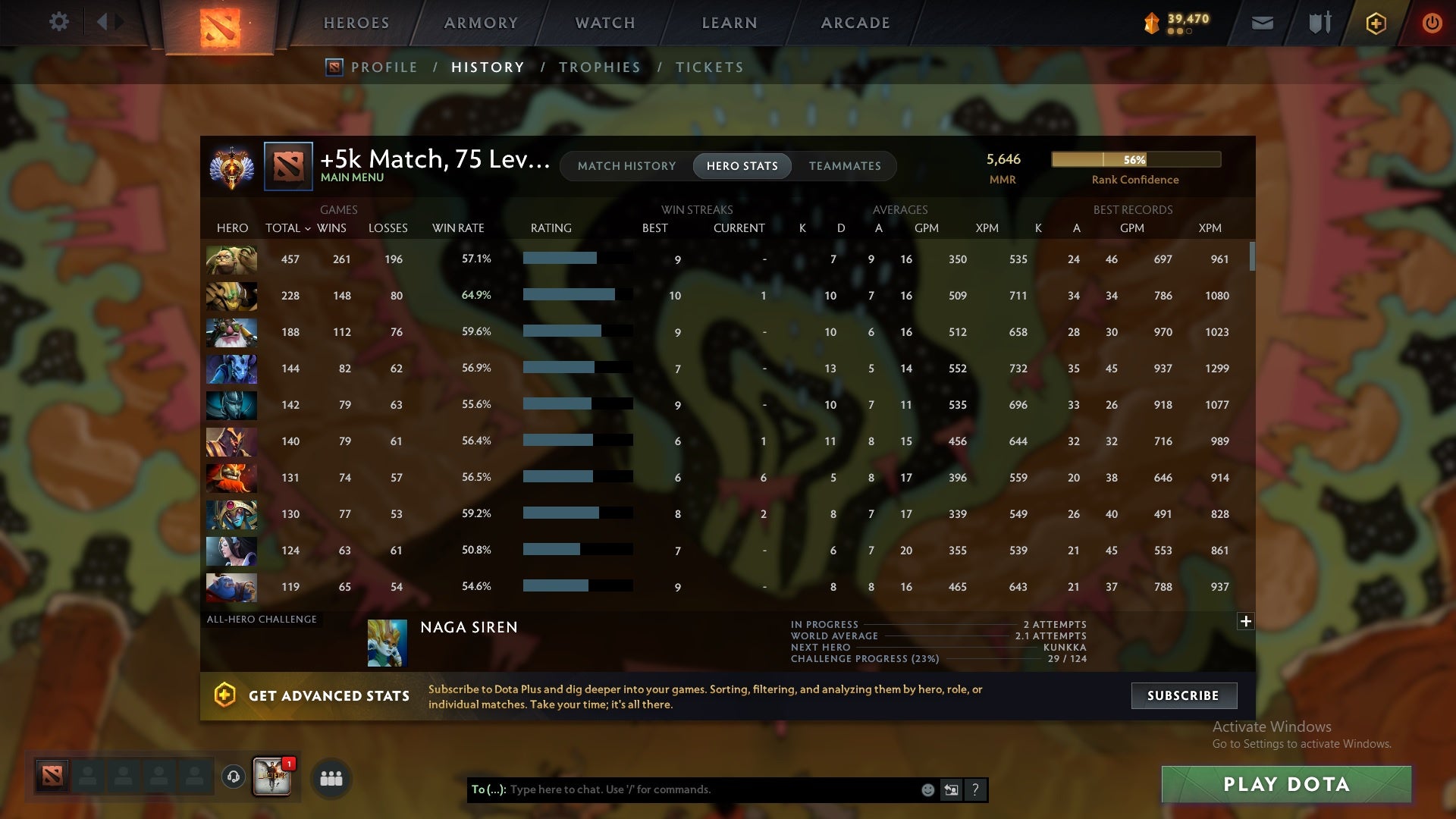
Task: Switch to the TEAMMATES tab
Action: point(845,165)
